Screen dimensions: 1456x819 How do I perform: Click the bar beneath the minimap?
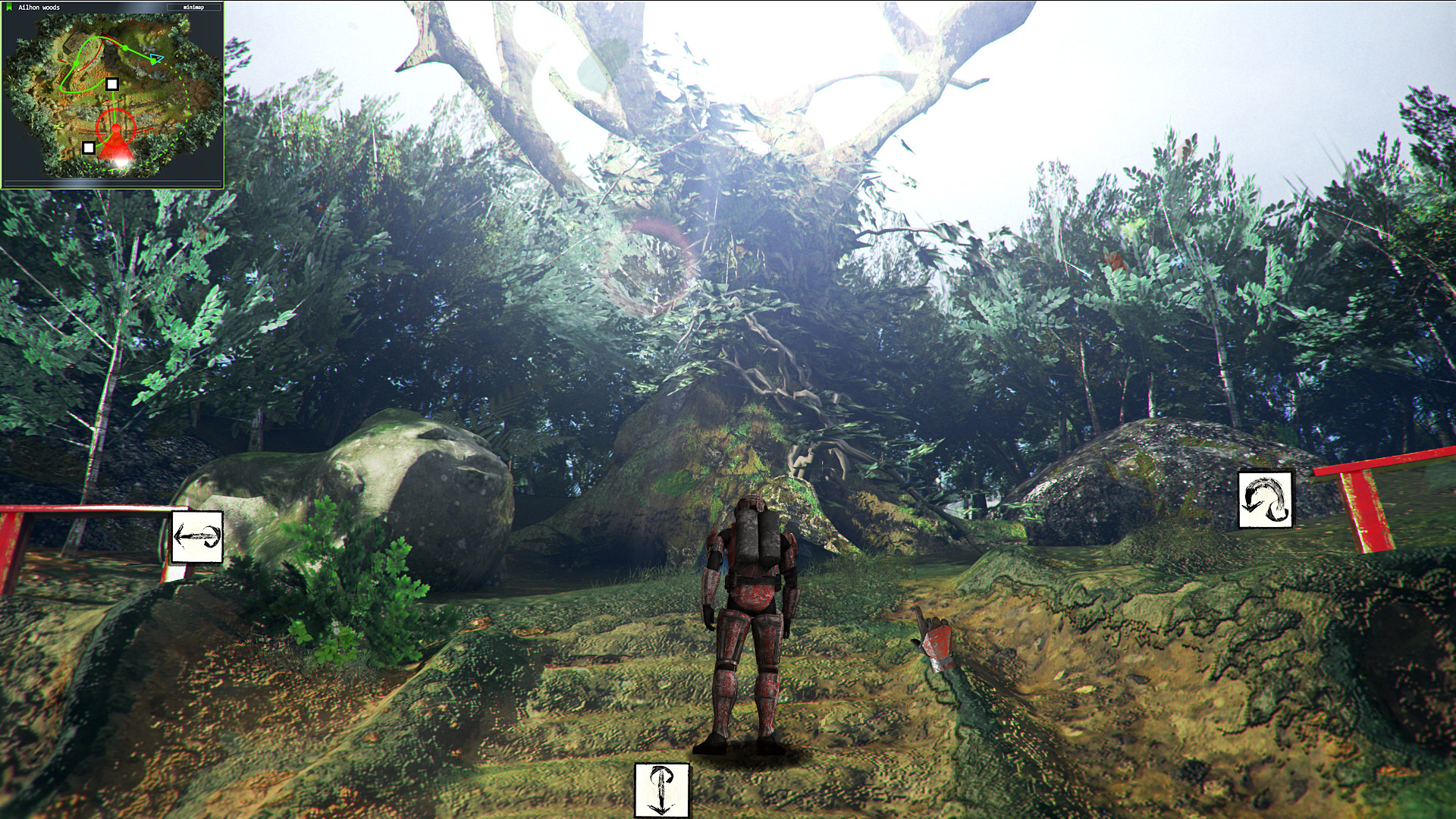(112, 183)
